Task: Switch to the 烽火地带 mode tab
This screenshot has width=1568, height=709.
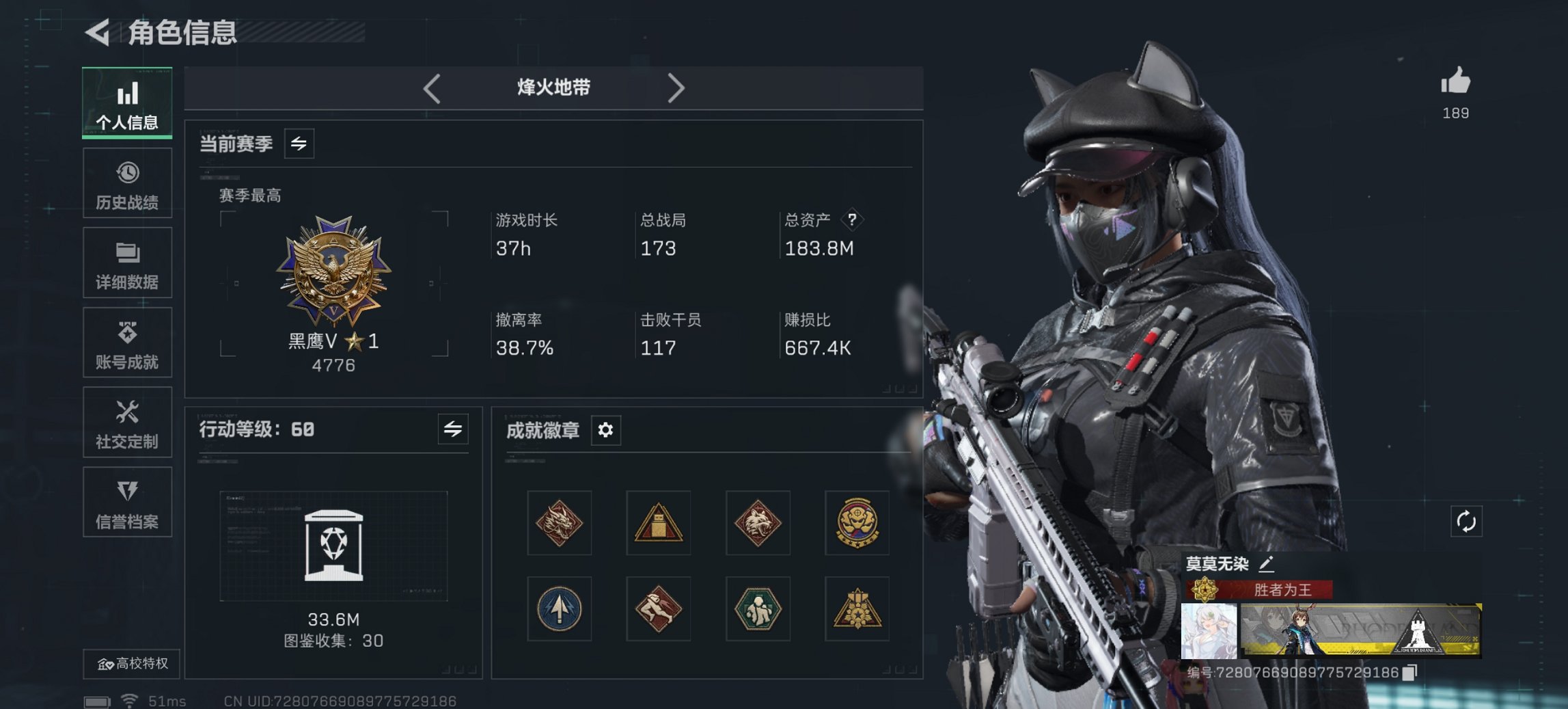Action: pyautogui.click(x=553, y=88)
